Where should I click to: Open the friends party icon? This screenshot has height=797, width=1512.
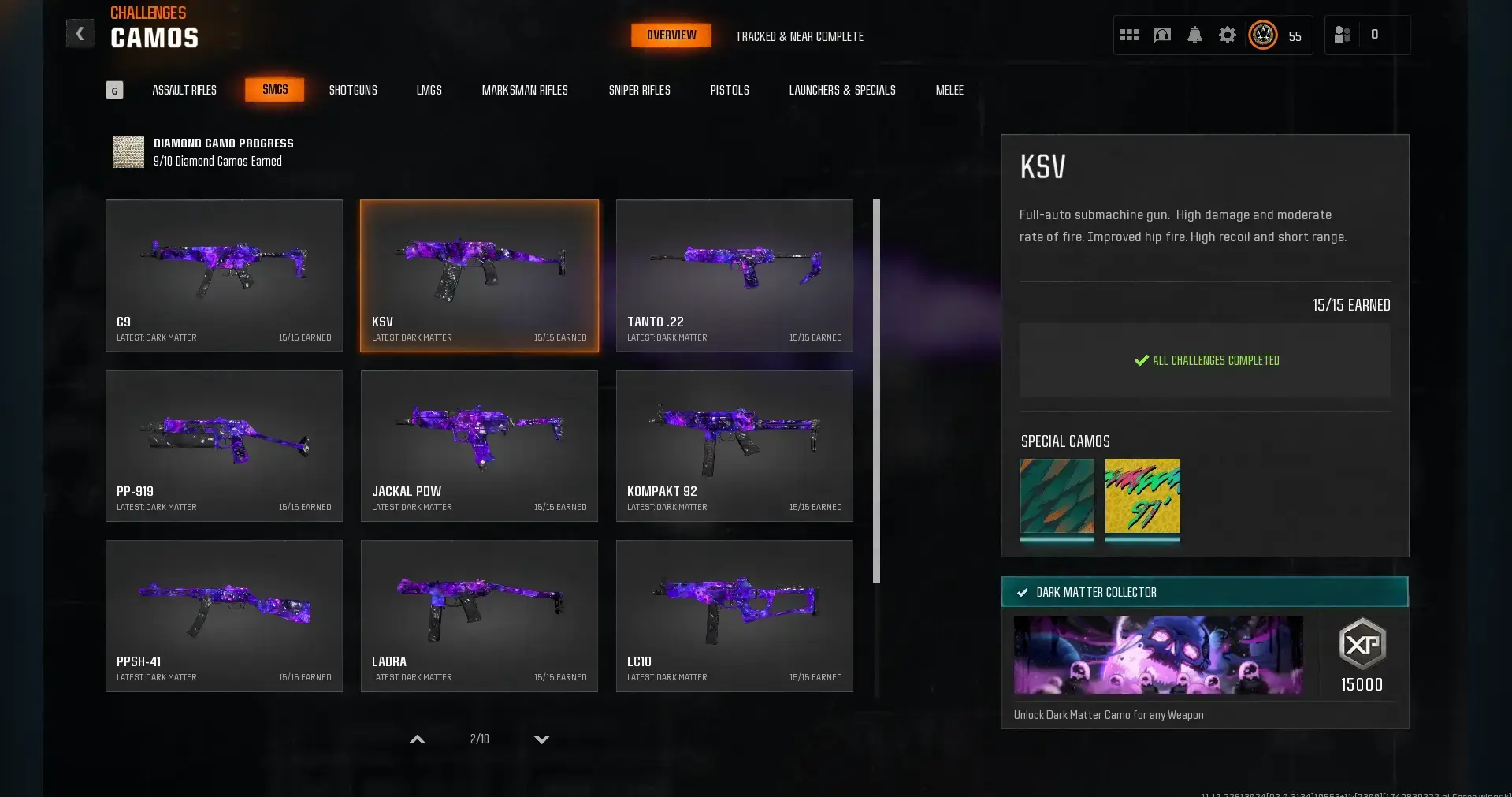coord(1341,35)
